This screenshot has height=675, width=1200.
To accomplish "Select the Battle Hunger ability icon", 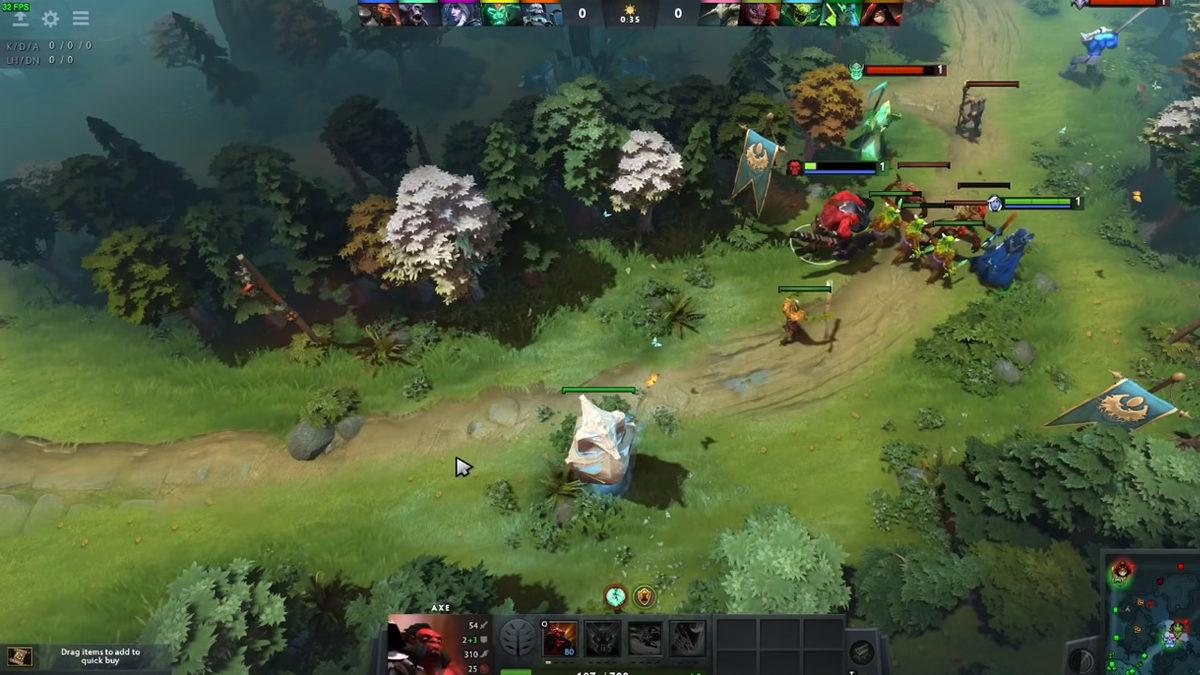I will [603, 639].
